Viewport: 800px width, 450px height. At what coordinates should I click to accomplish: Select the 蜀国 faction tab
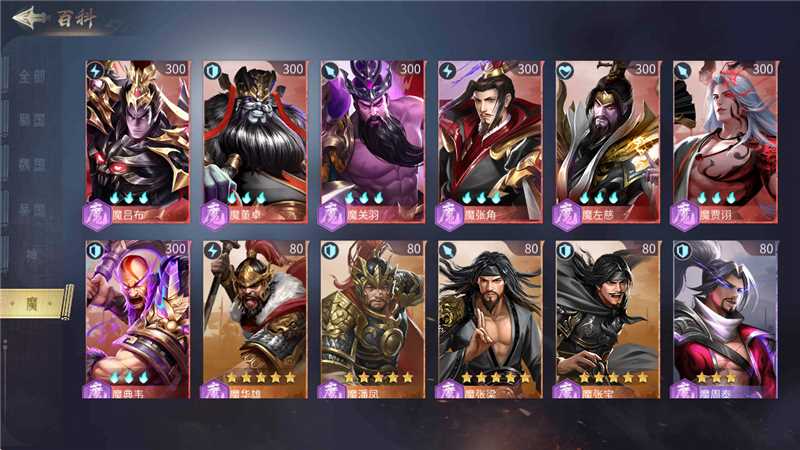coord(32,165)
